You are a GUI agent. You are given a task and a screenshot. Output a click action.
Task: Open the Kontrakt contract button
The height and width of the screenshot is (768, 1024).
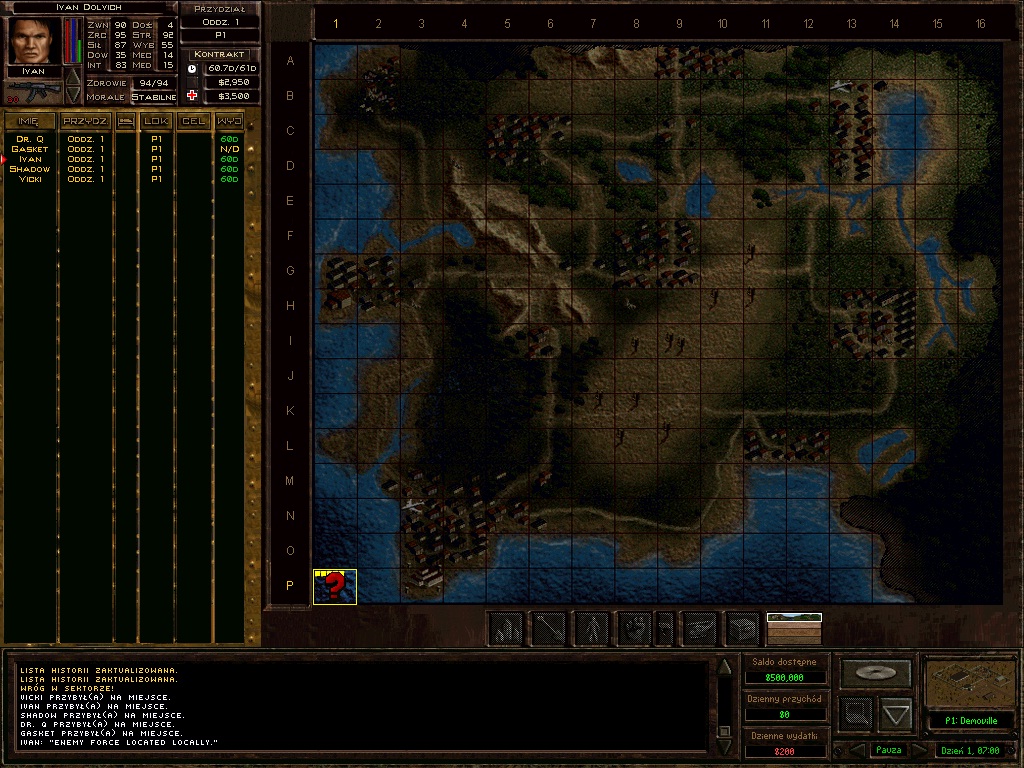(x=220, y=54)
